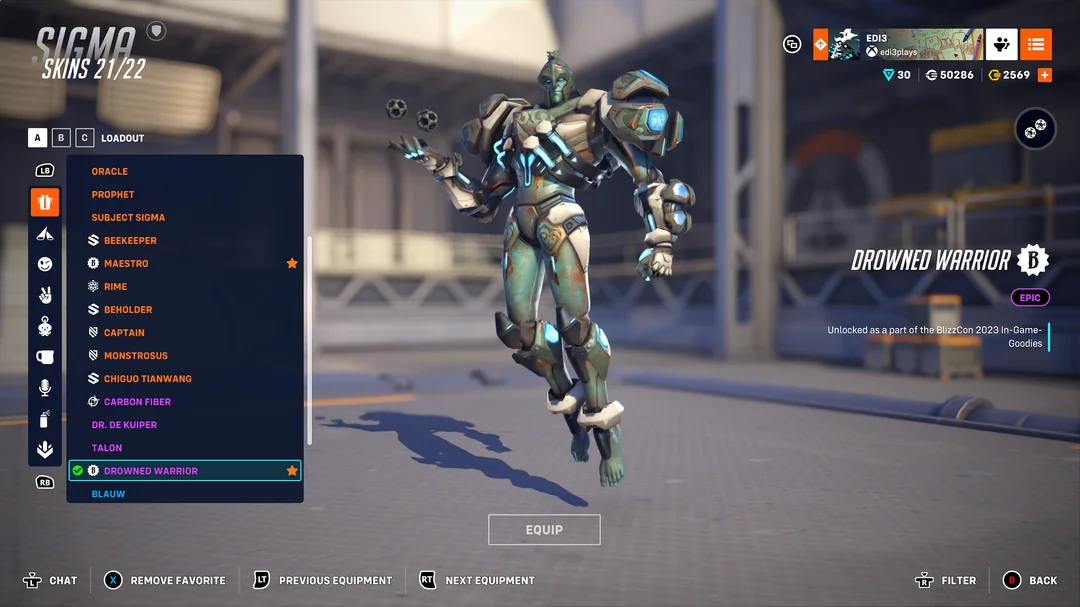
Task: Choose the Subject Sigma skin
Action: 128,218
